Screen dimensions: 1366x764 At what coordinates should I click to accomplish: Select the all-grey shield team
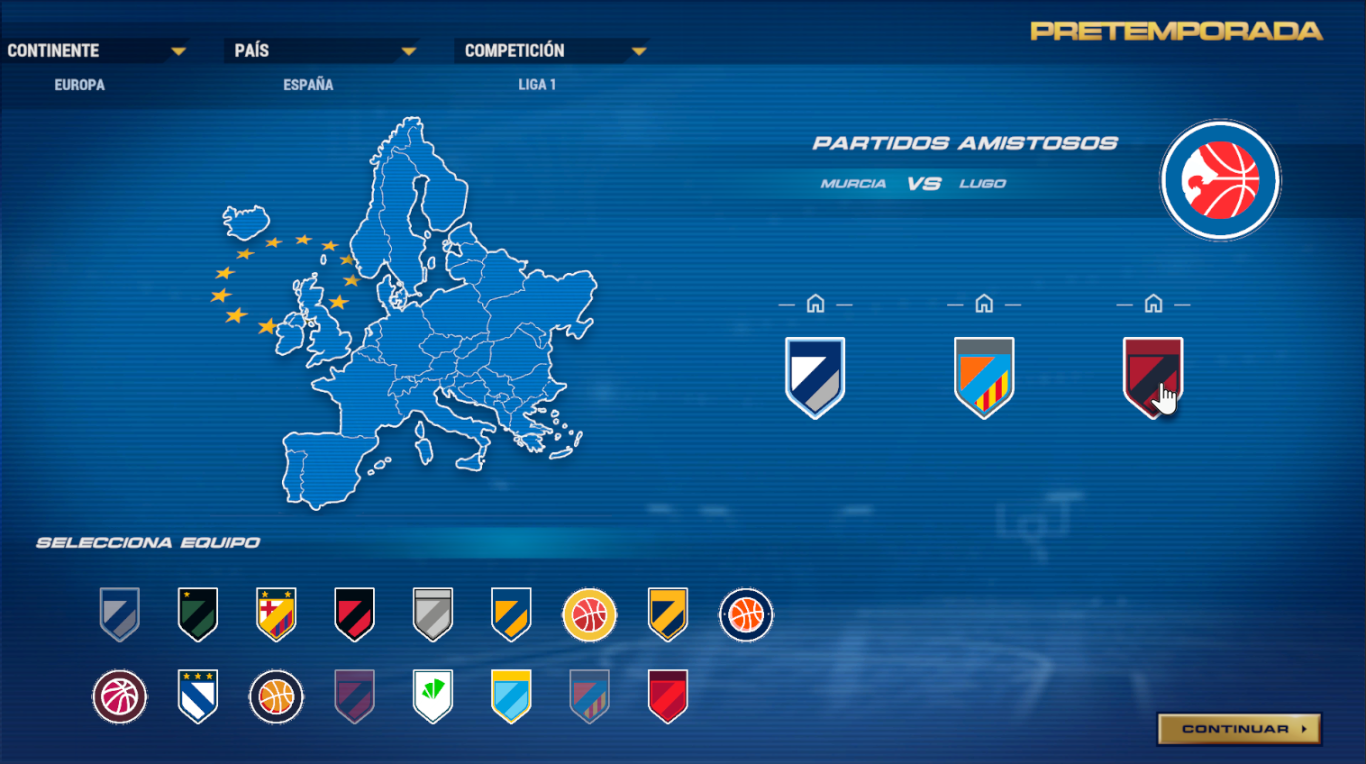click(x=433, y=614)
